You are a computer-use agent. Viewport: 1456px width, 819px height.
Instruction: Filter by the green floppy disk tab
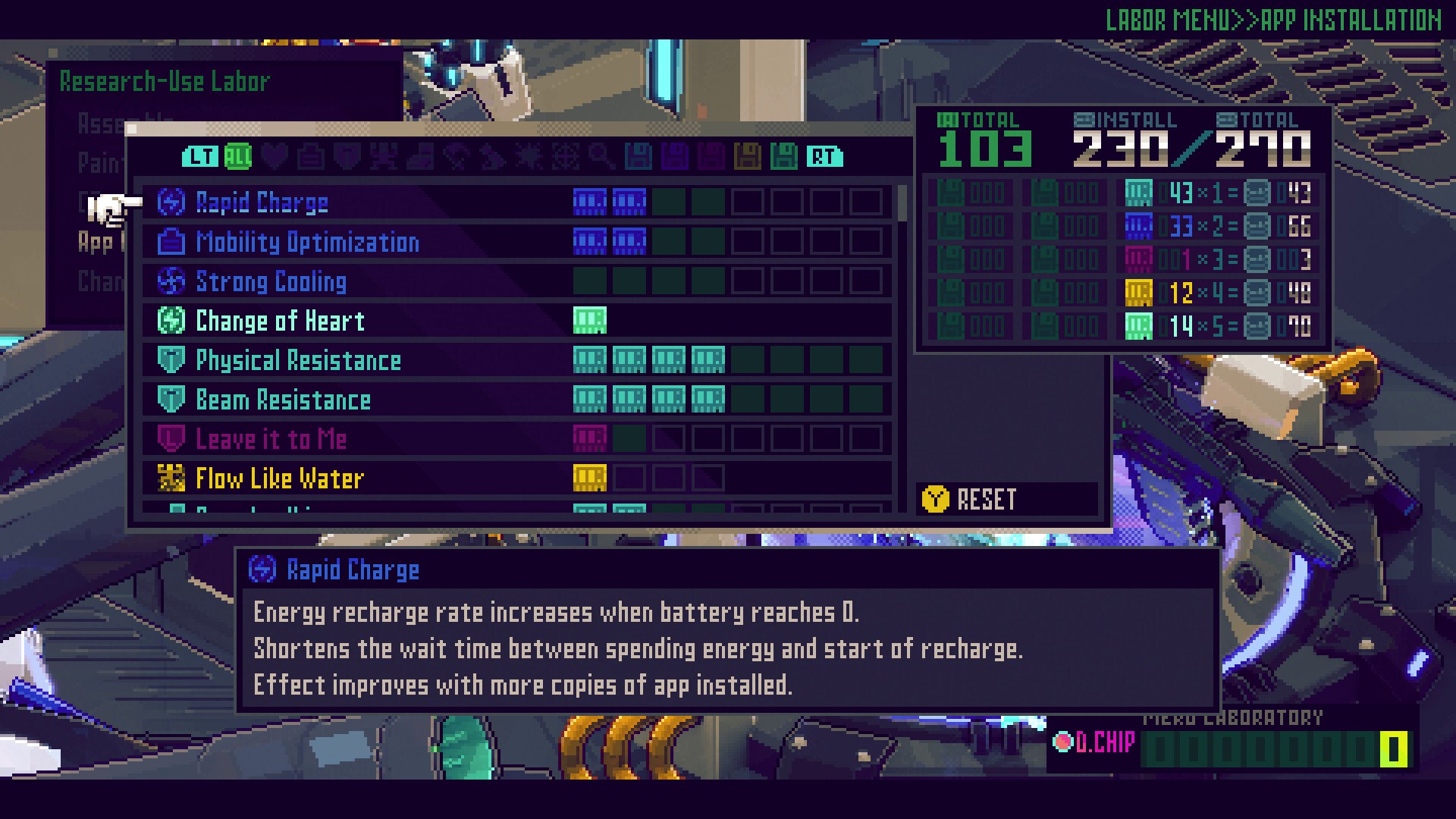784,157
